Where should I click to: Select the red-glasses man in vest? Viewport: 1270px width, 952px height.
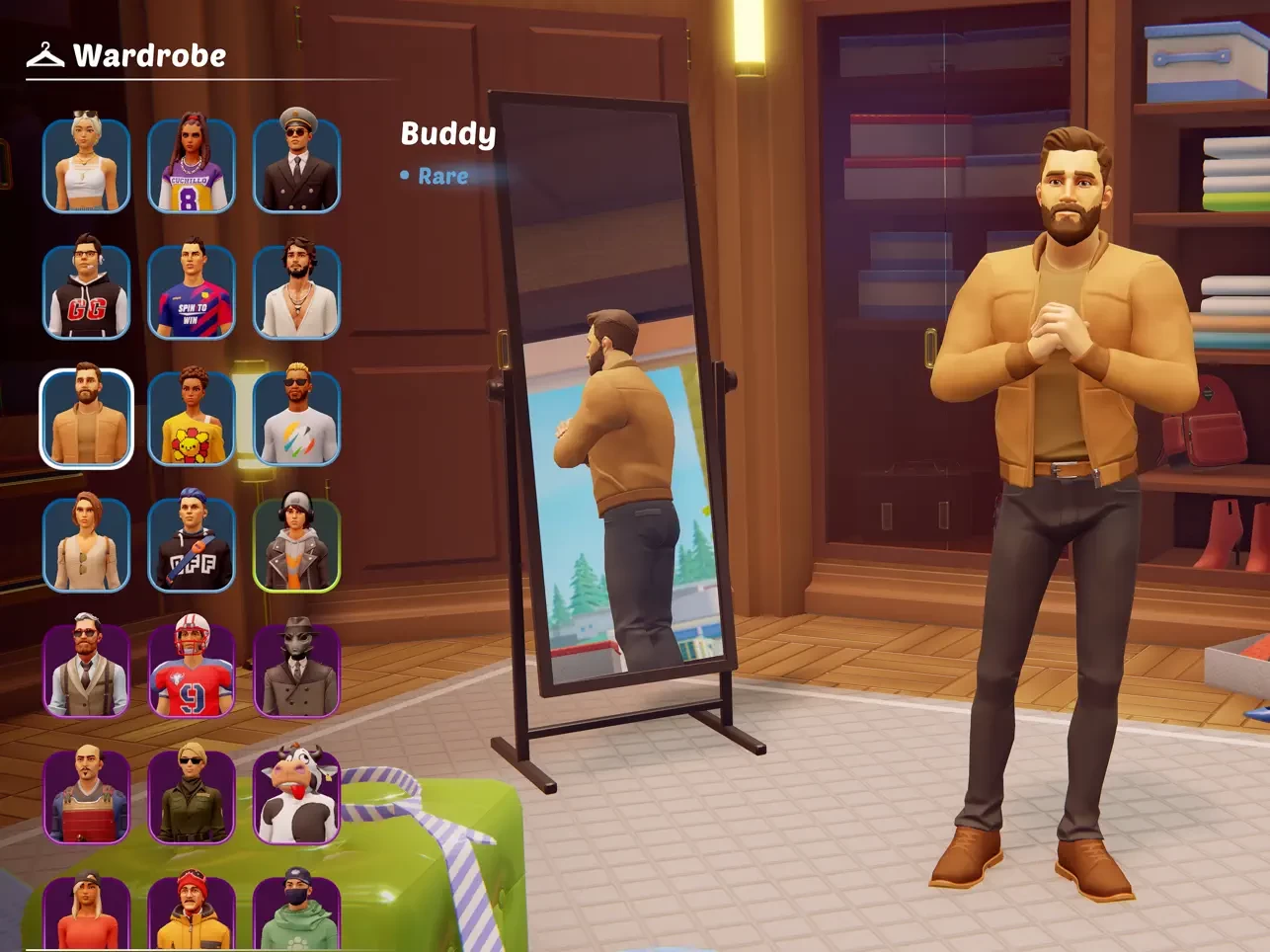(87, 671)
